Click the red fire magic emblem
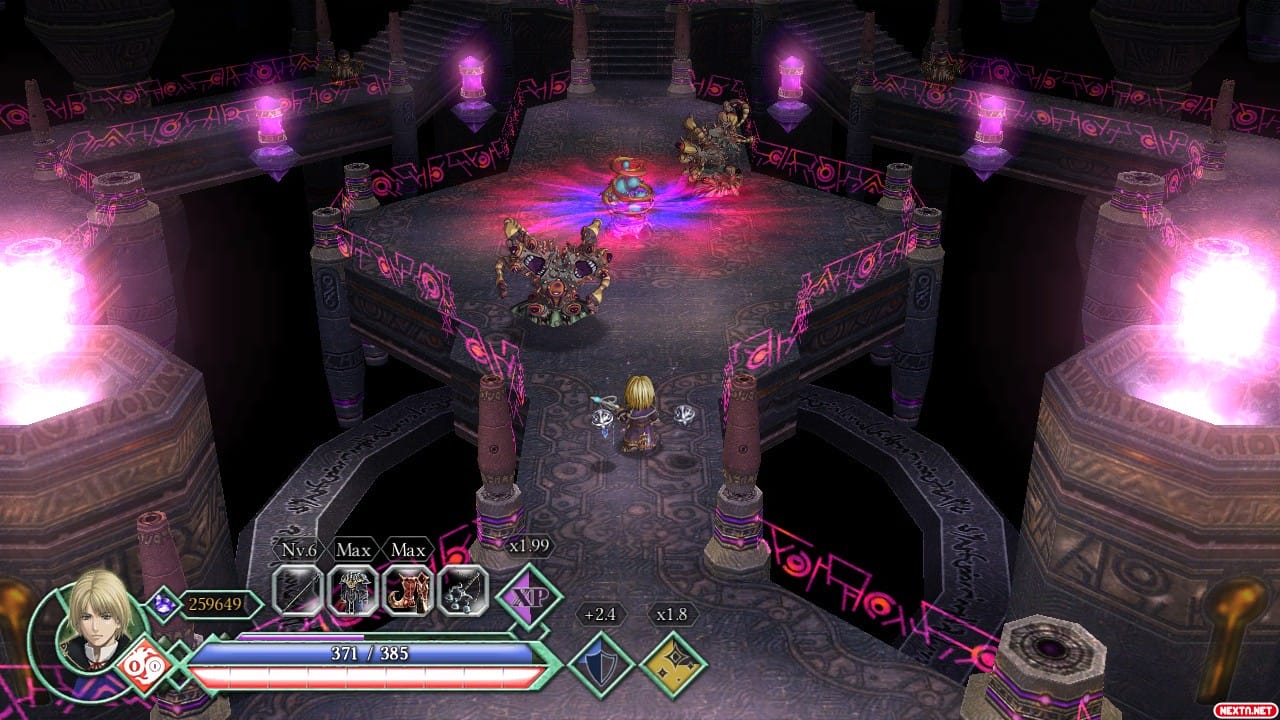The height and width of the screenshot is (720, 1280). 145,664
